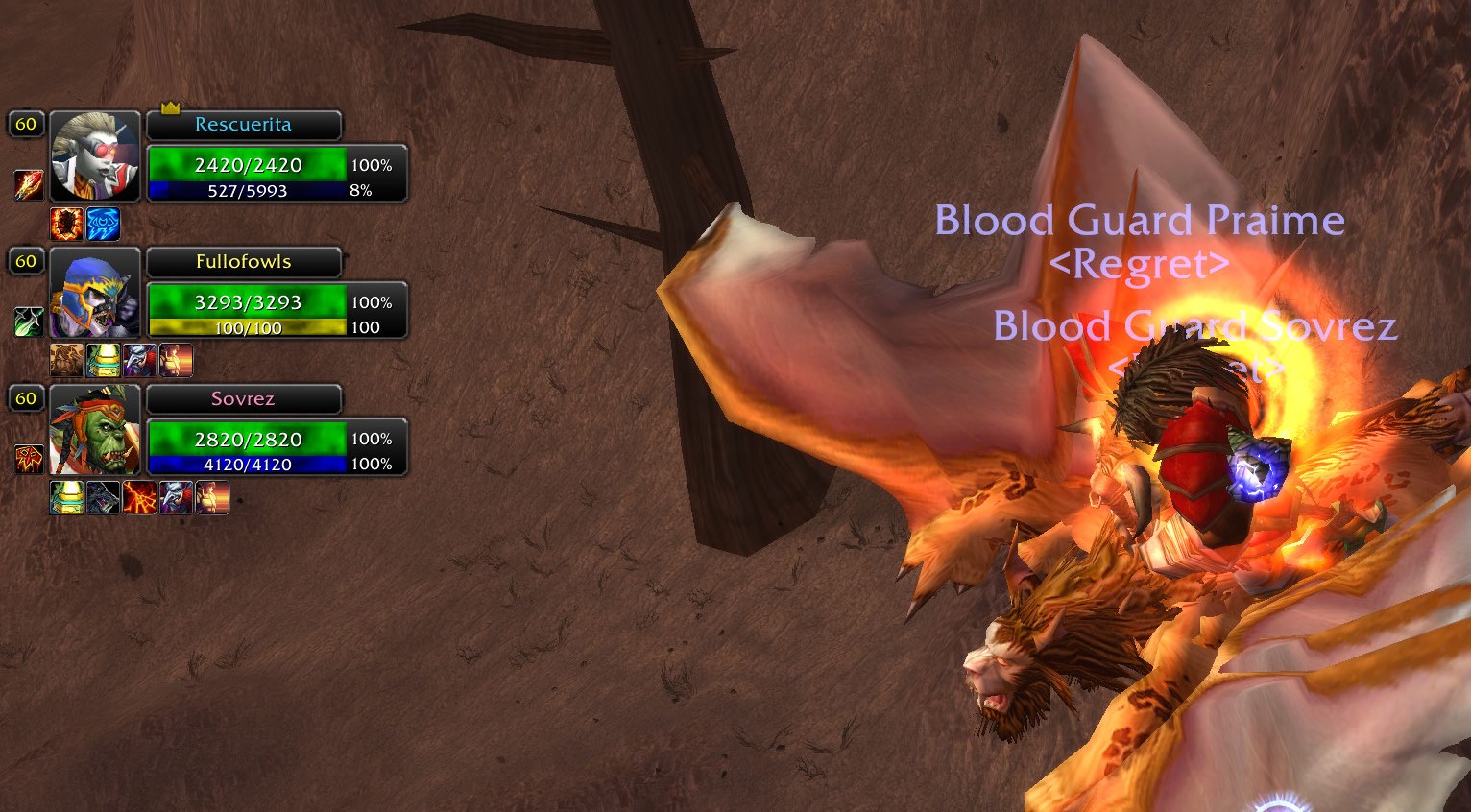This screenshot has height=812, width=1471.
Task: Choose Sovrez's orc portrait
Action: tap(94, 430)
